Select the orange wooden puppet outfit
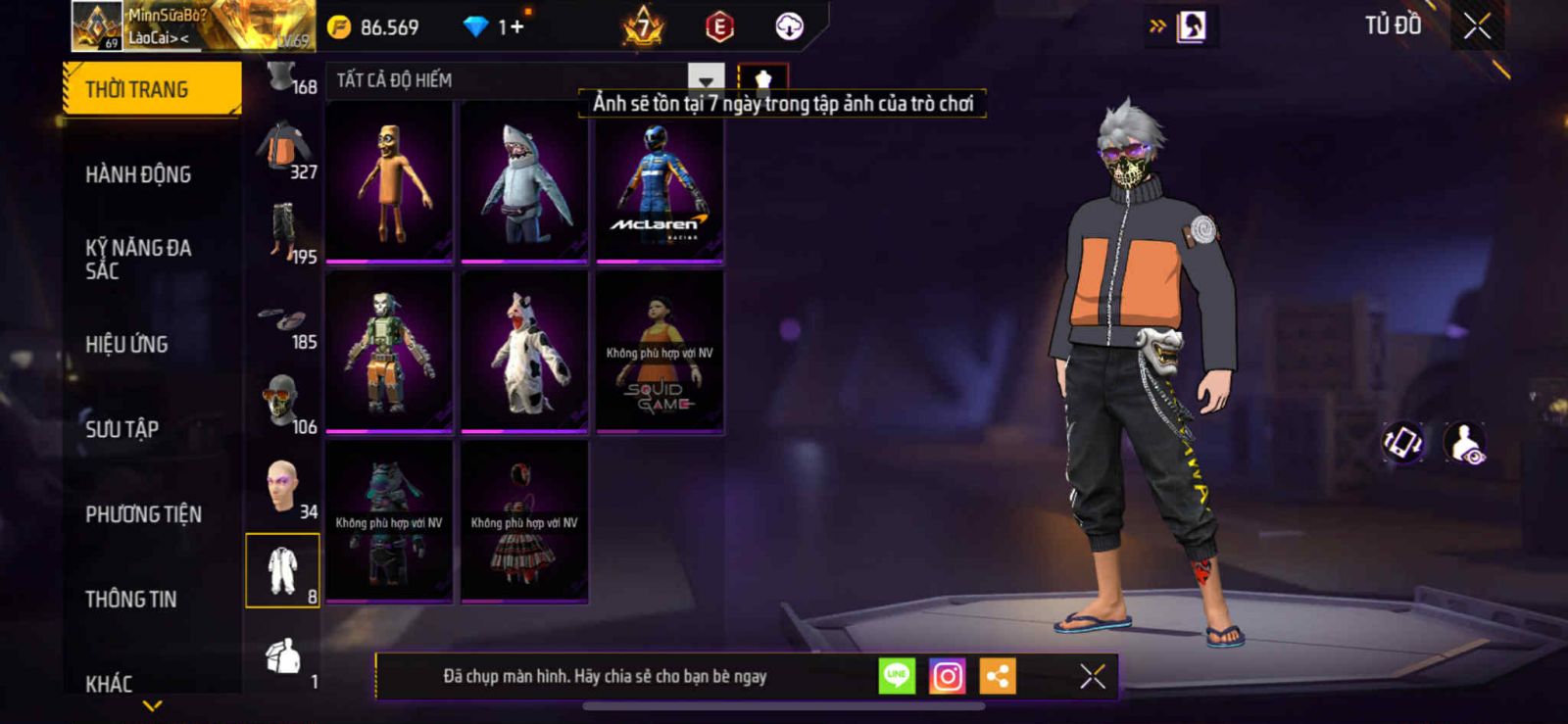 (x=389, y=182)
